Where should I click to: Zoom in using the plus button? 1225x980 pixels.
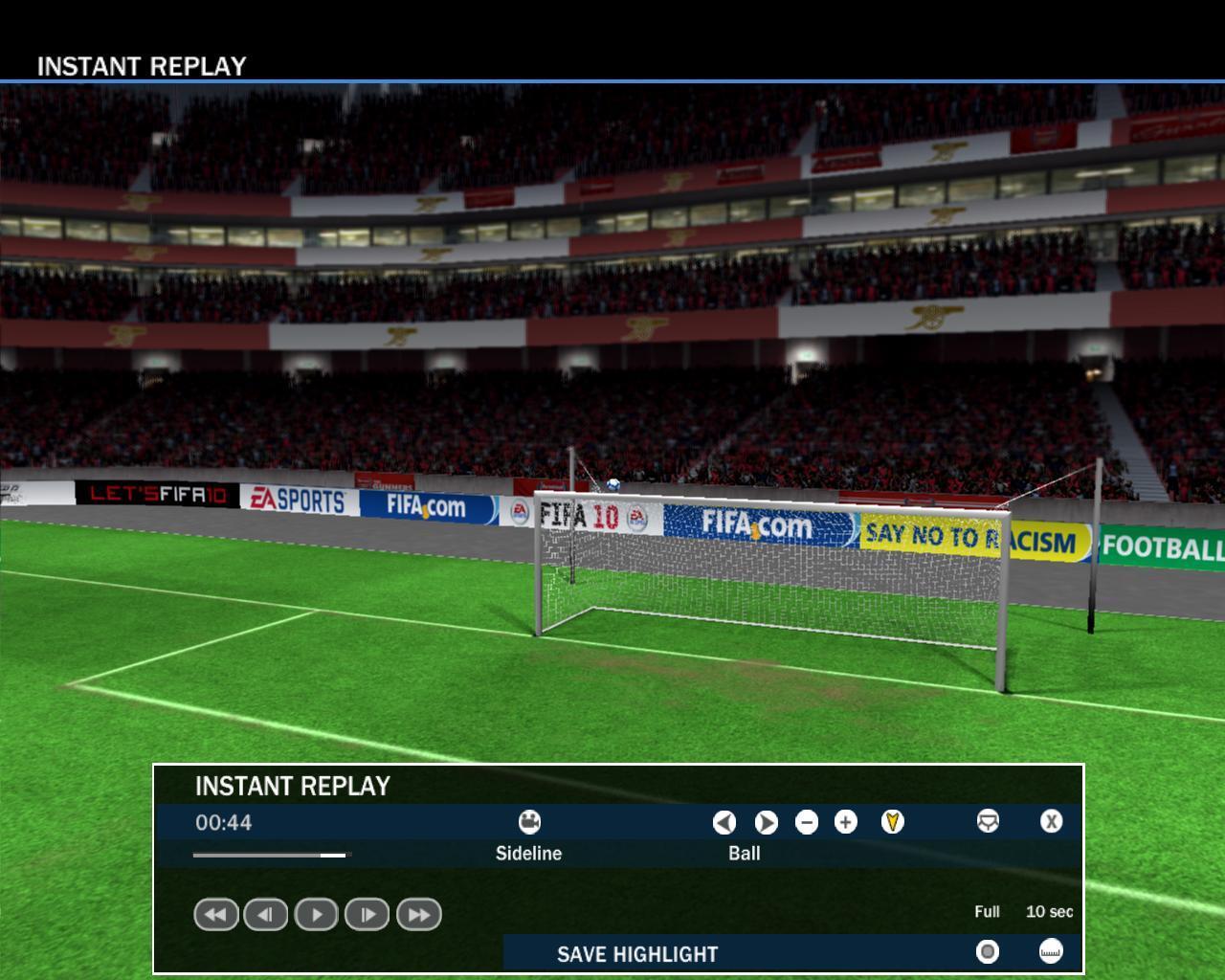pyautogui.click(x=846, y=822)
